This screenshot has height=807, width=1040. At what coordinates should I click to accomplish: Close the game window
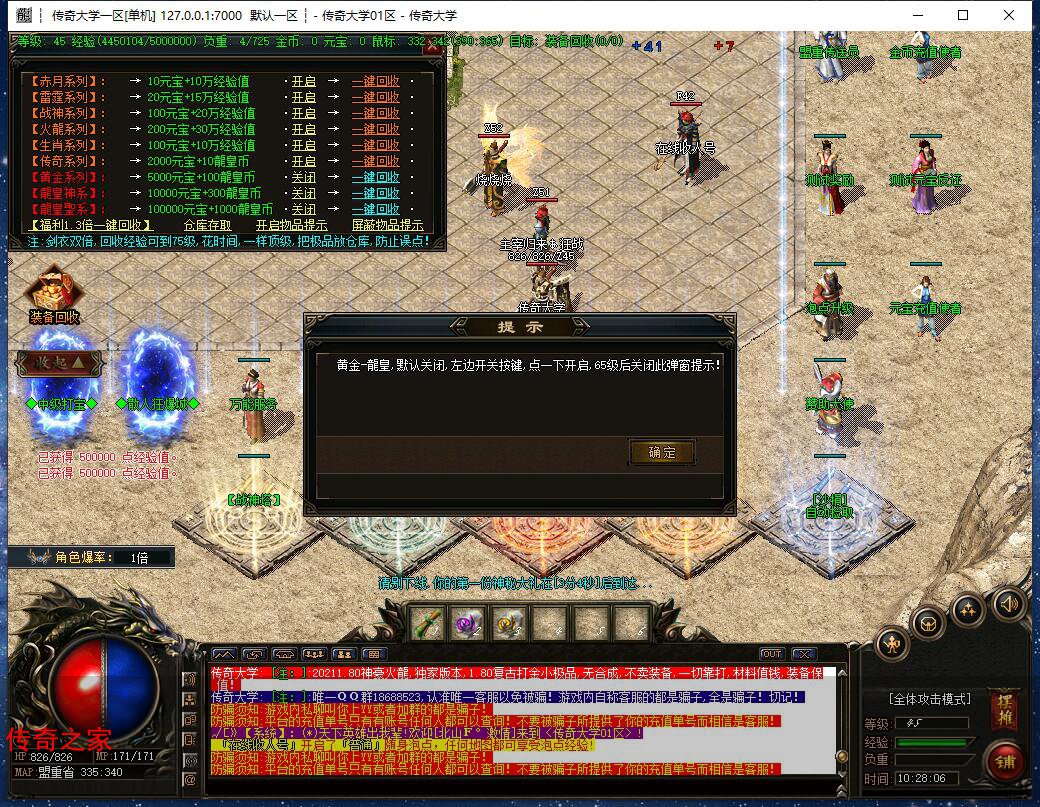coord(1008,15)
